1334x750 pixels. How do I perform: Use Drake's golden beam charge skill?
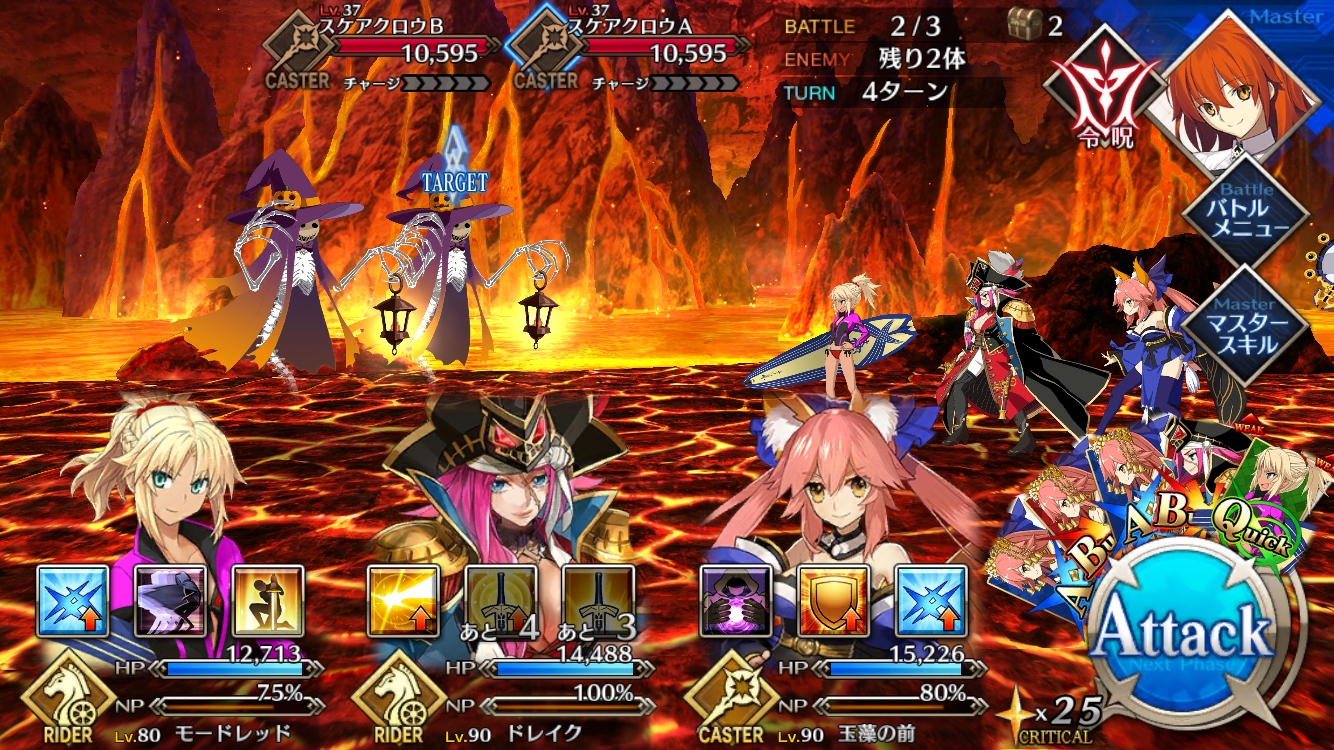403,601
